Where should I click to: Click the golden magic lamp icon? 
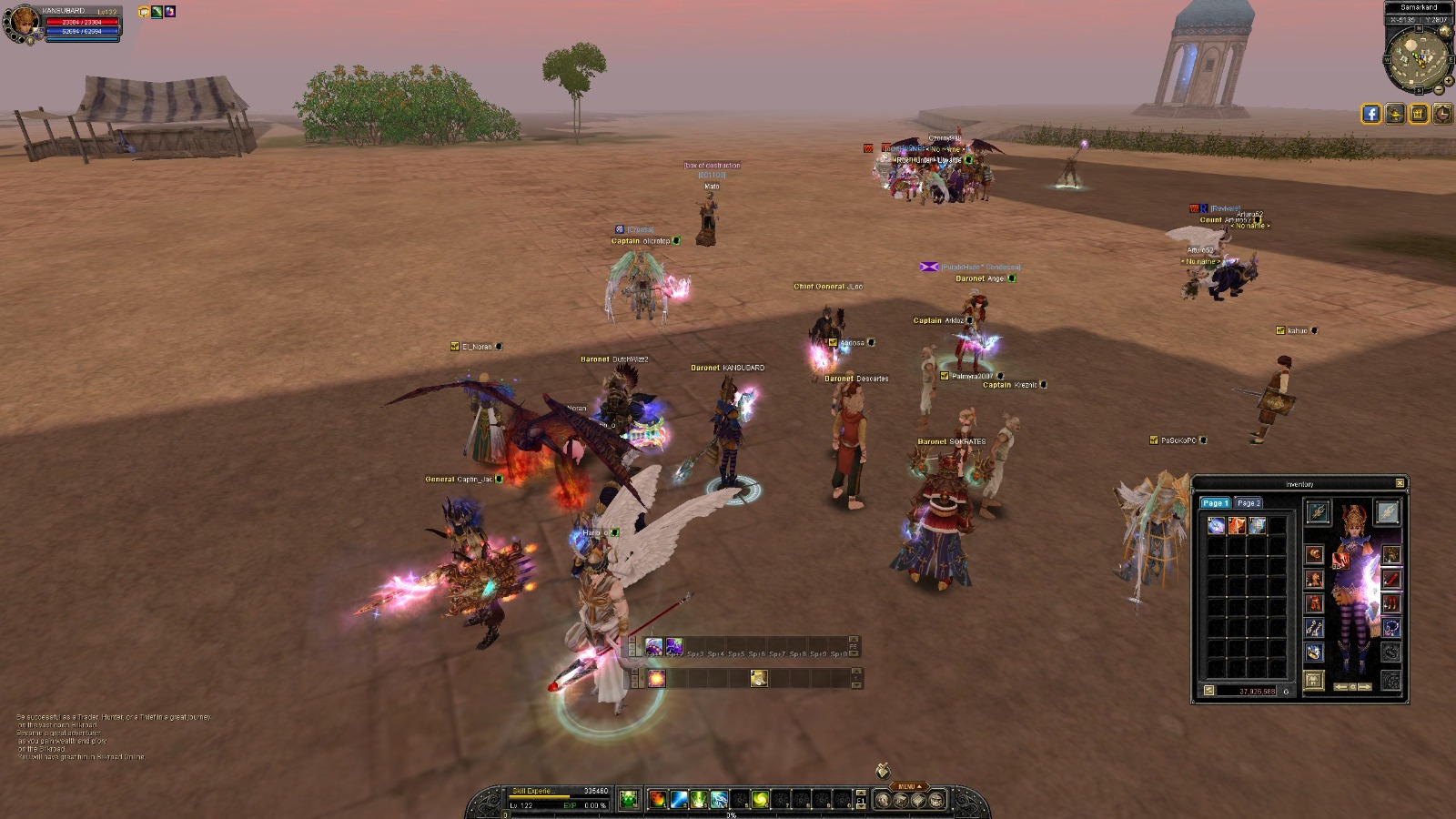(x=1395, y=114)
